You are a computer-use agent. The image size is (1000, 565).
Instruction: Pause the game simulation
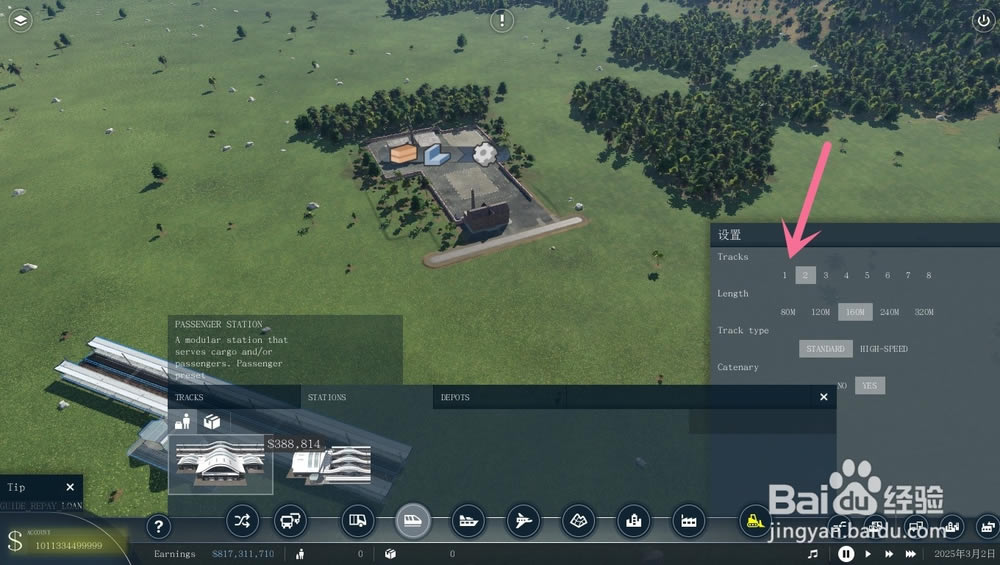point(846,553)
